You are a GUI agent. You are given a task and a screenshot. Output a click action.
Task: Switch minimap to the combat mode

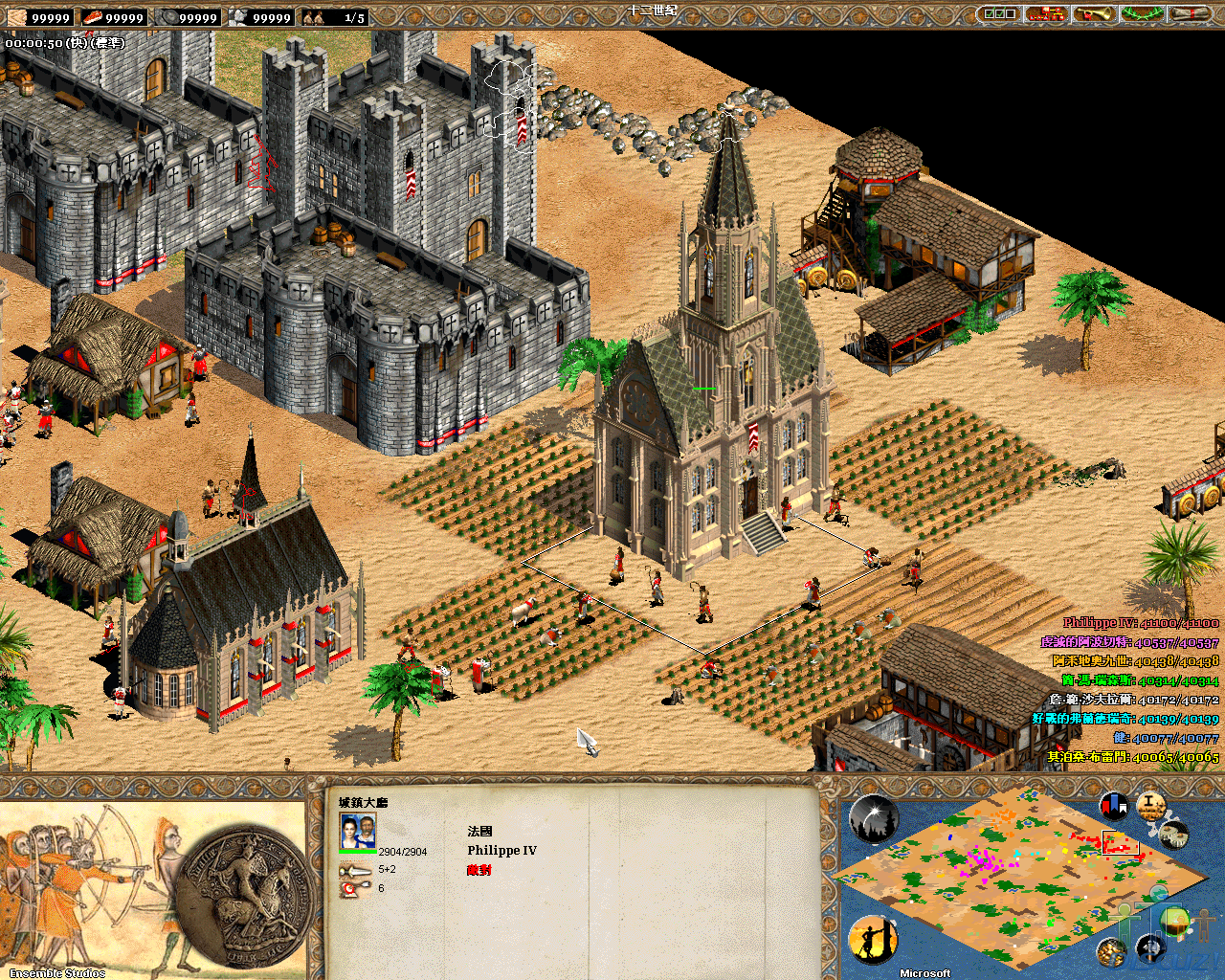click(x=1151, y=947)
